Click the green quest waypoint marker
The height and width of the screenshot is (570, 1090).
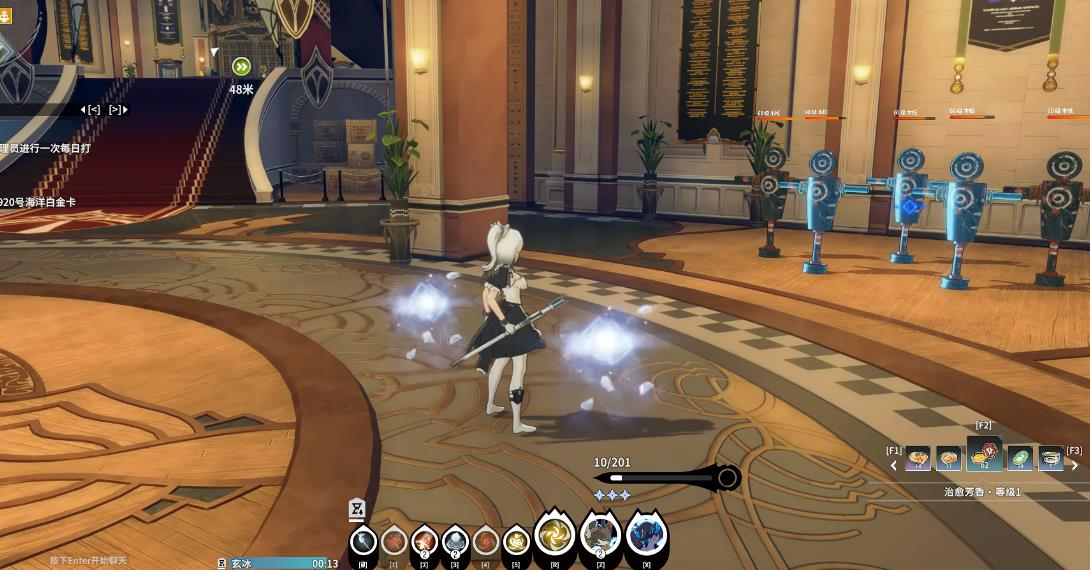tap(241, 67)
